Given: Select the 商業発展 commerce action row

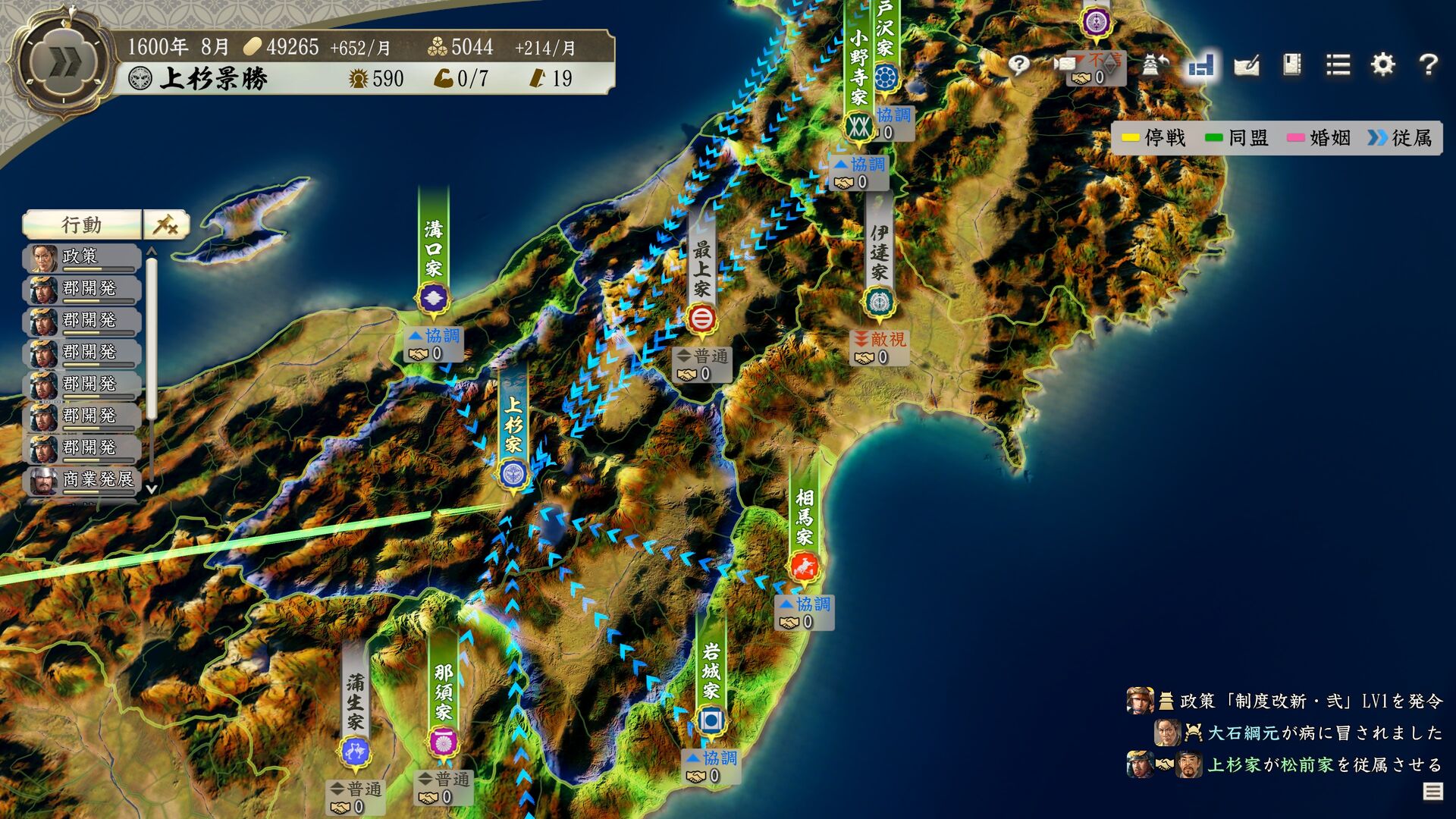Looking at the screenshot, I should pos(82,479).
